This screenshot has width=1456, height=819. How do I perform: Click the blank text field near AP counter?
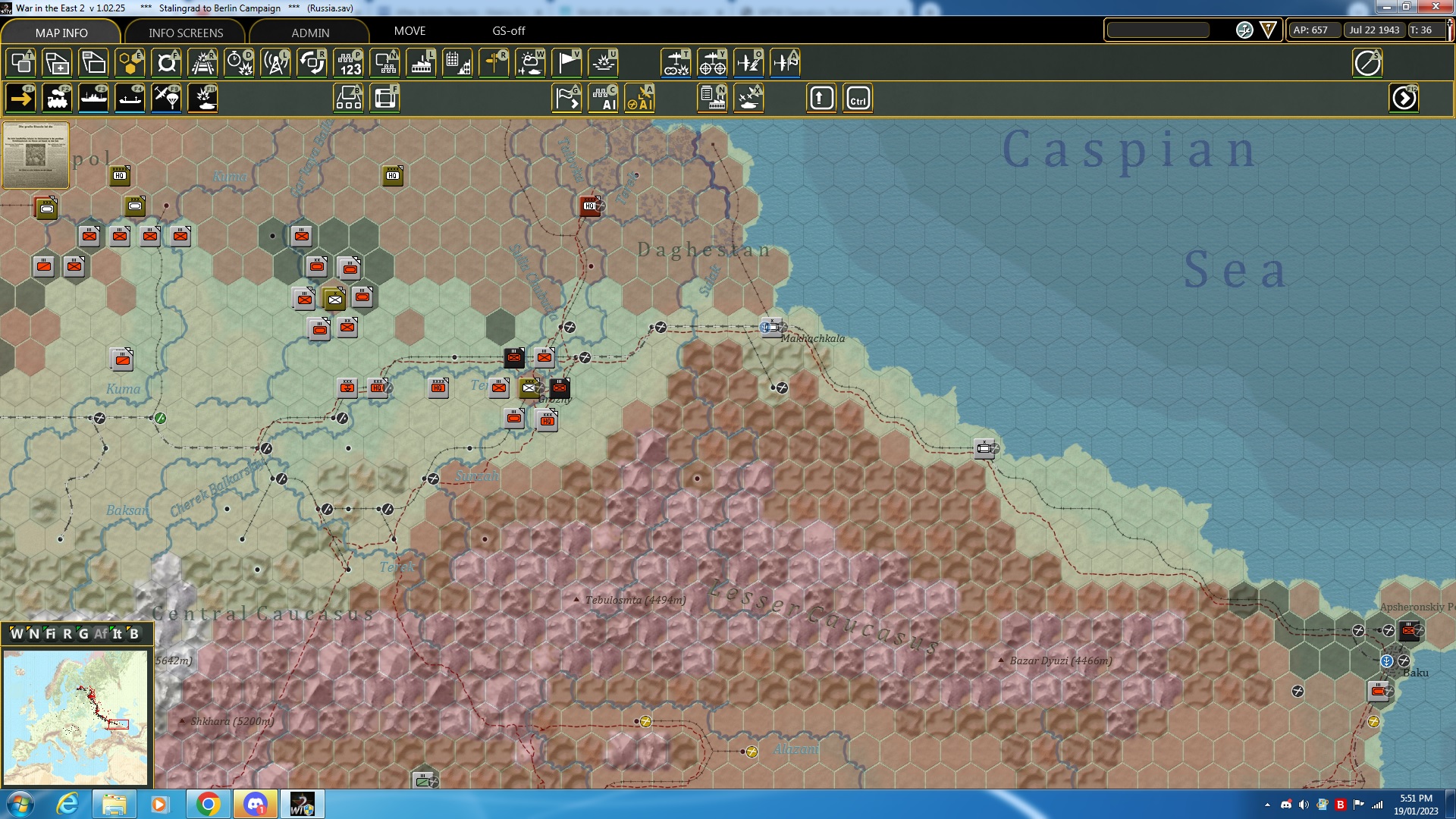pos(1158,30)
